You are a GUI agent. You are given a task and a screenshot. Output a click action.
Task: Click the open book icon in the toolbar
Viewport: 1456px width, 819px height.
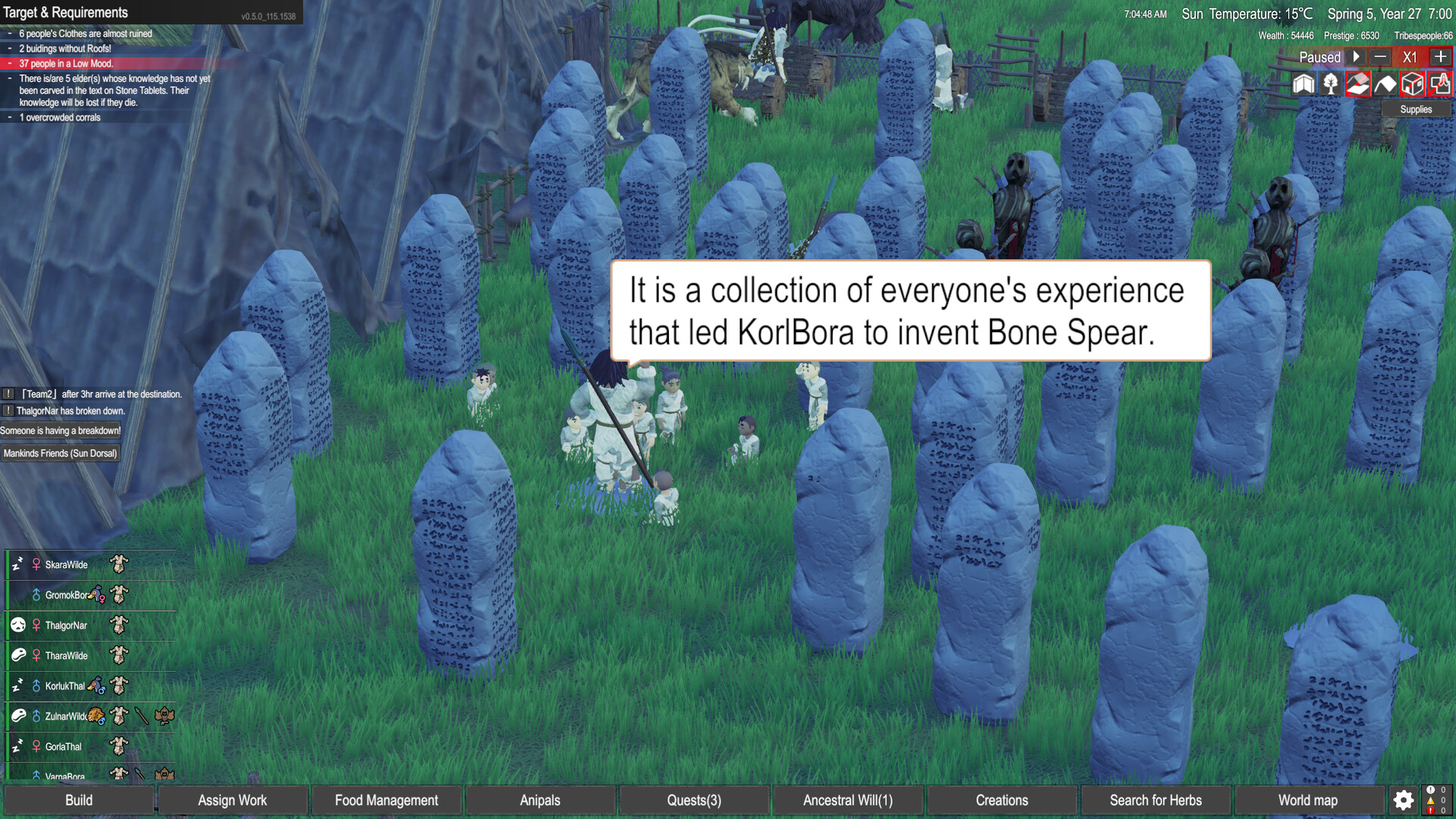click(1304, 83)
